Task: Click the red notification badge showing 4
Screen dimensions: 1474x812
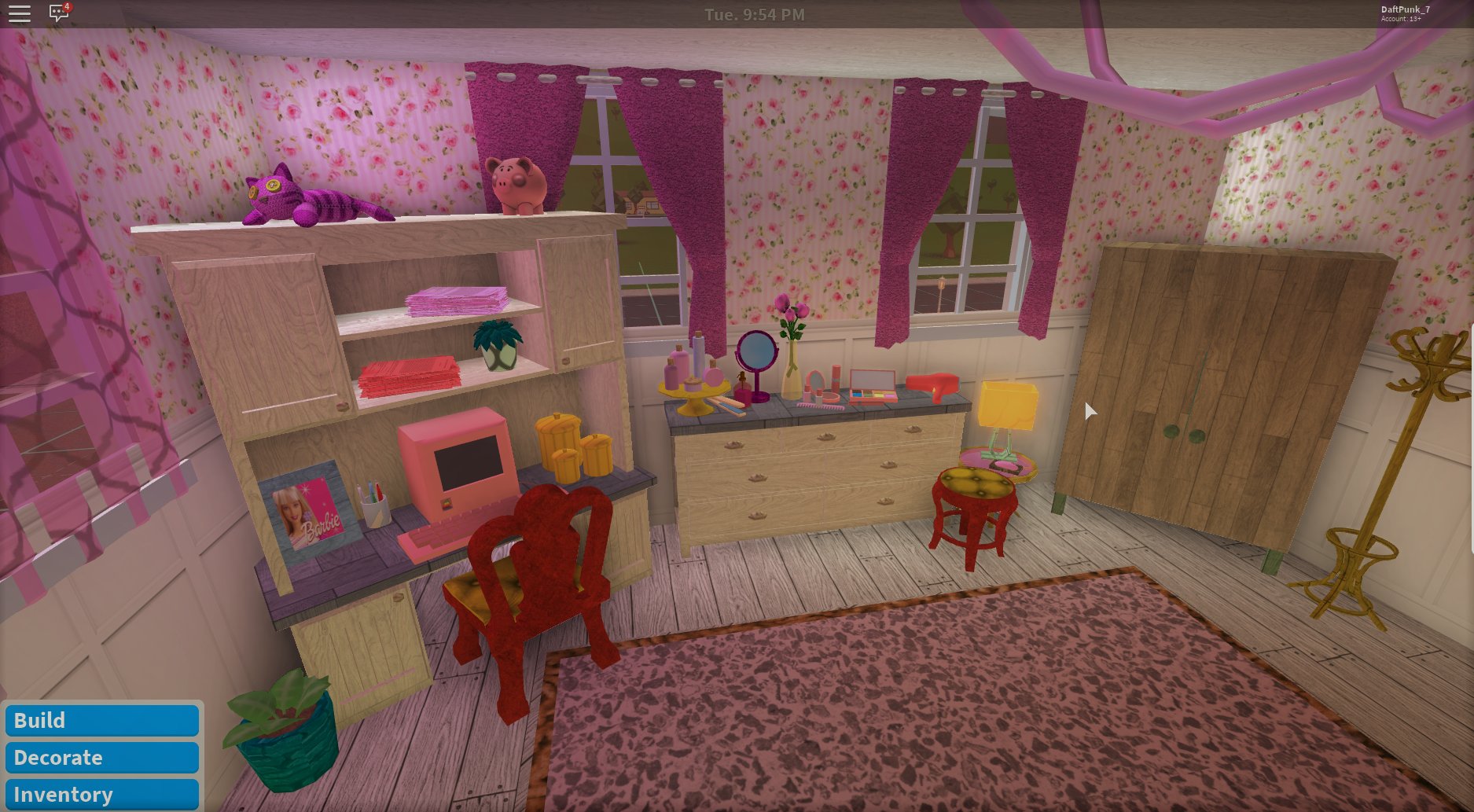Action: click(67, 6)
